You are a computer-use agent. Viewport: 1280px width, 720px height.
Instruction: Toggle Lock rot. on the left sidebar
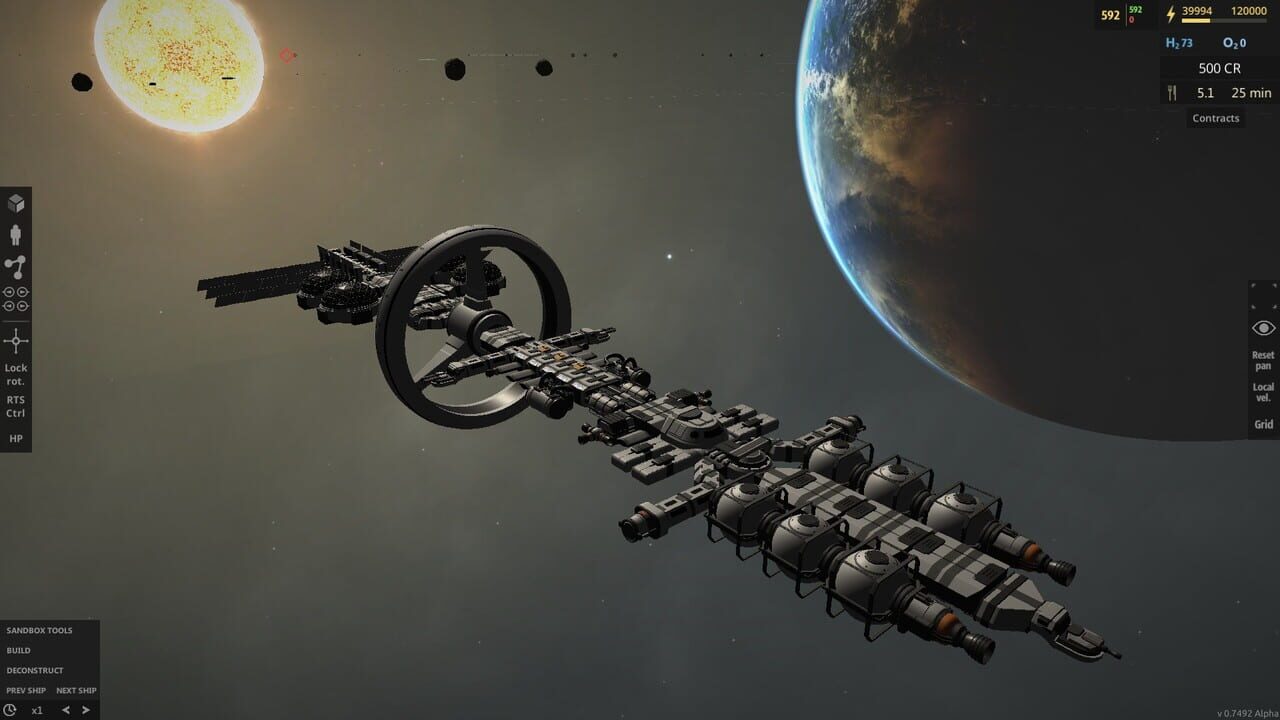17,374
